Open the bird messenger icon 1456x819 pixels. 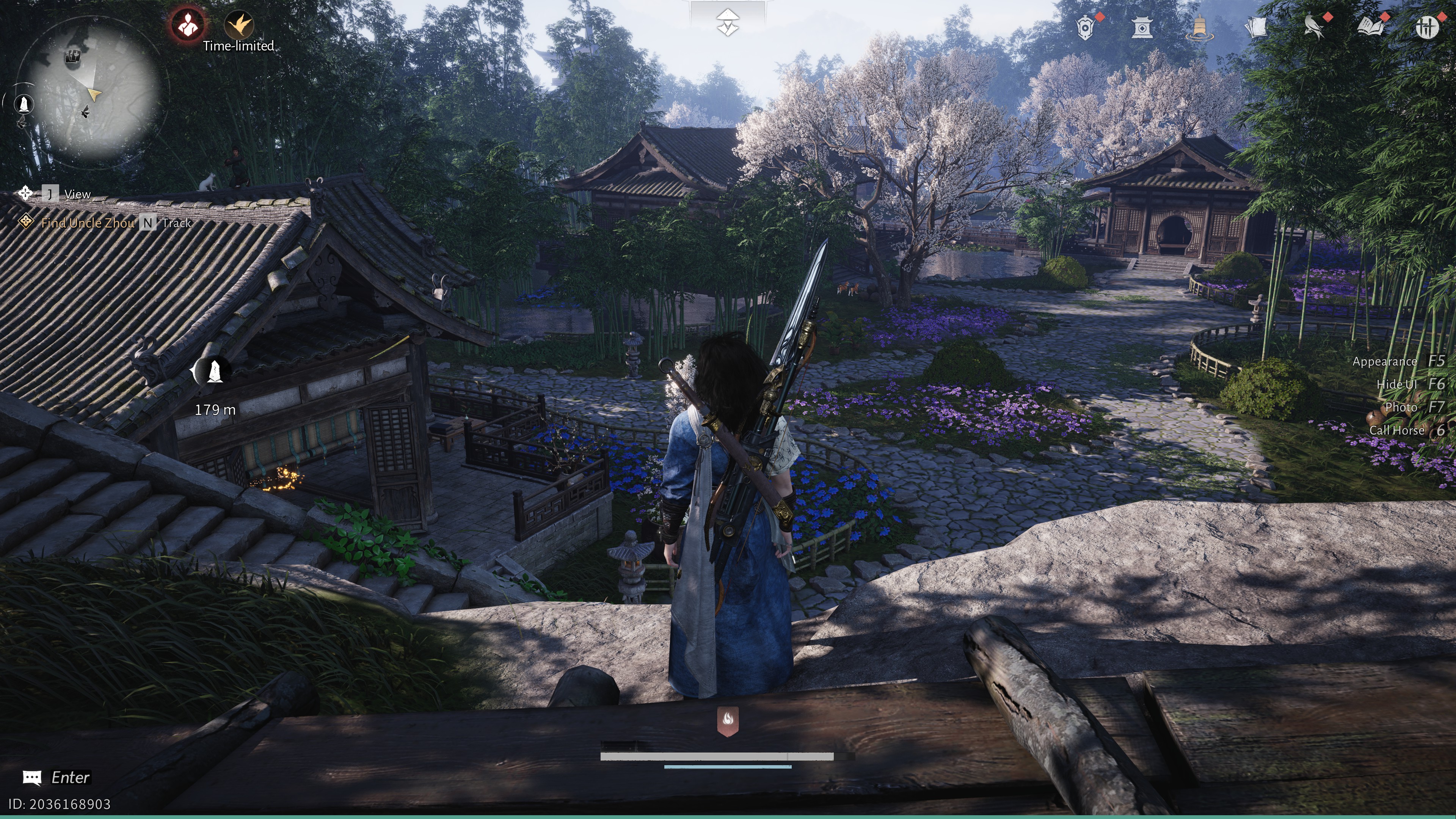point(1313,27)
